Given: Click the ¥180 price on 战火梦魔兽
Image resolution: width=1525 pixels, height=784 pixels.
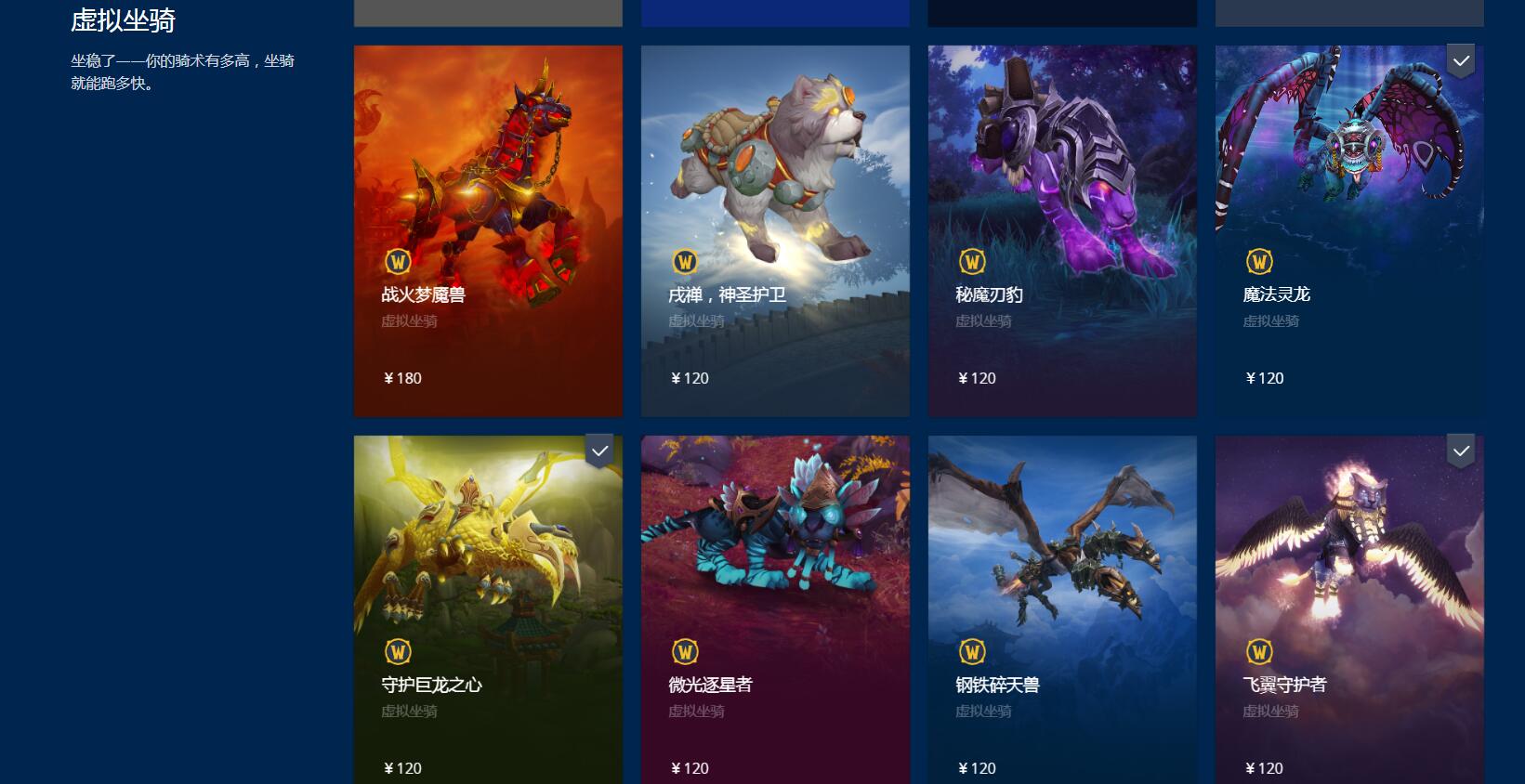Looking at the screenshot, I should coord(401,378).
